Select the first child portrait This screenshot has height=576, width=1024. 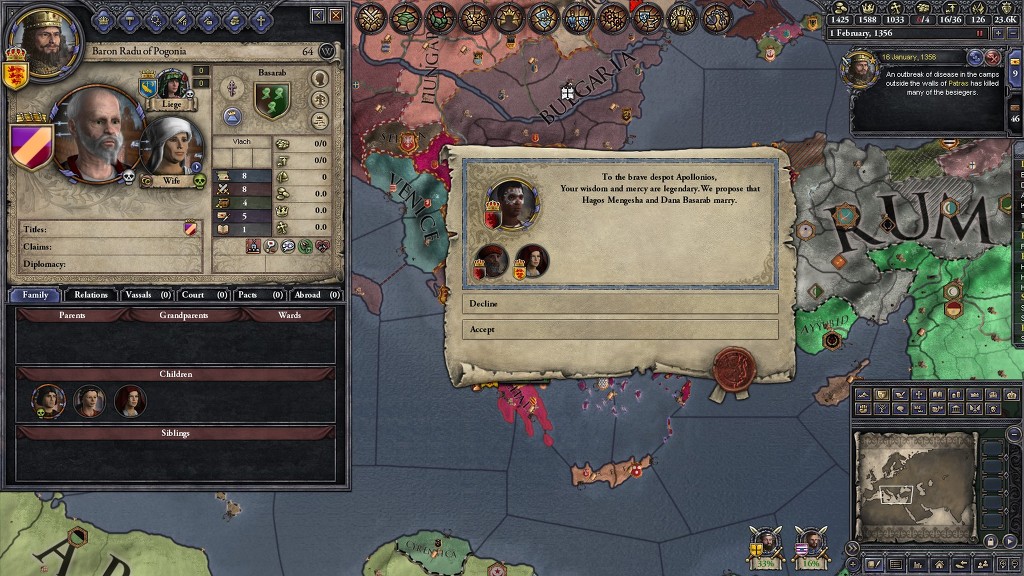coord(48,401)
